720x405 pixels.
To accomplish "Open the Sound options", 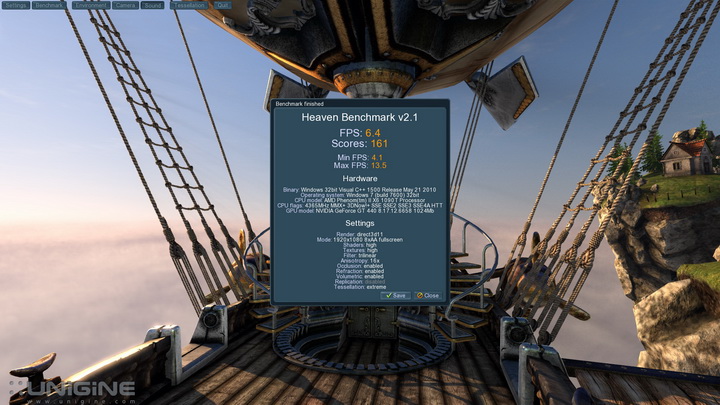I will point(153,5).
